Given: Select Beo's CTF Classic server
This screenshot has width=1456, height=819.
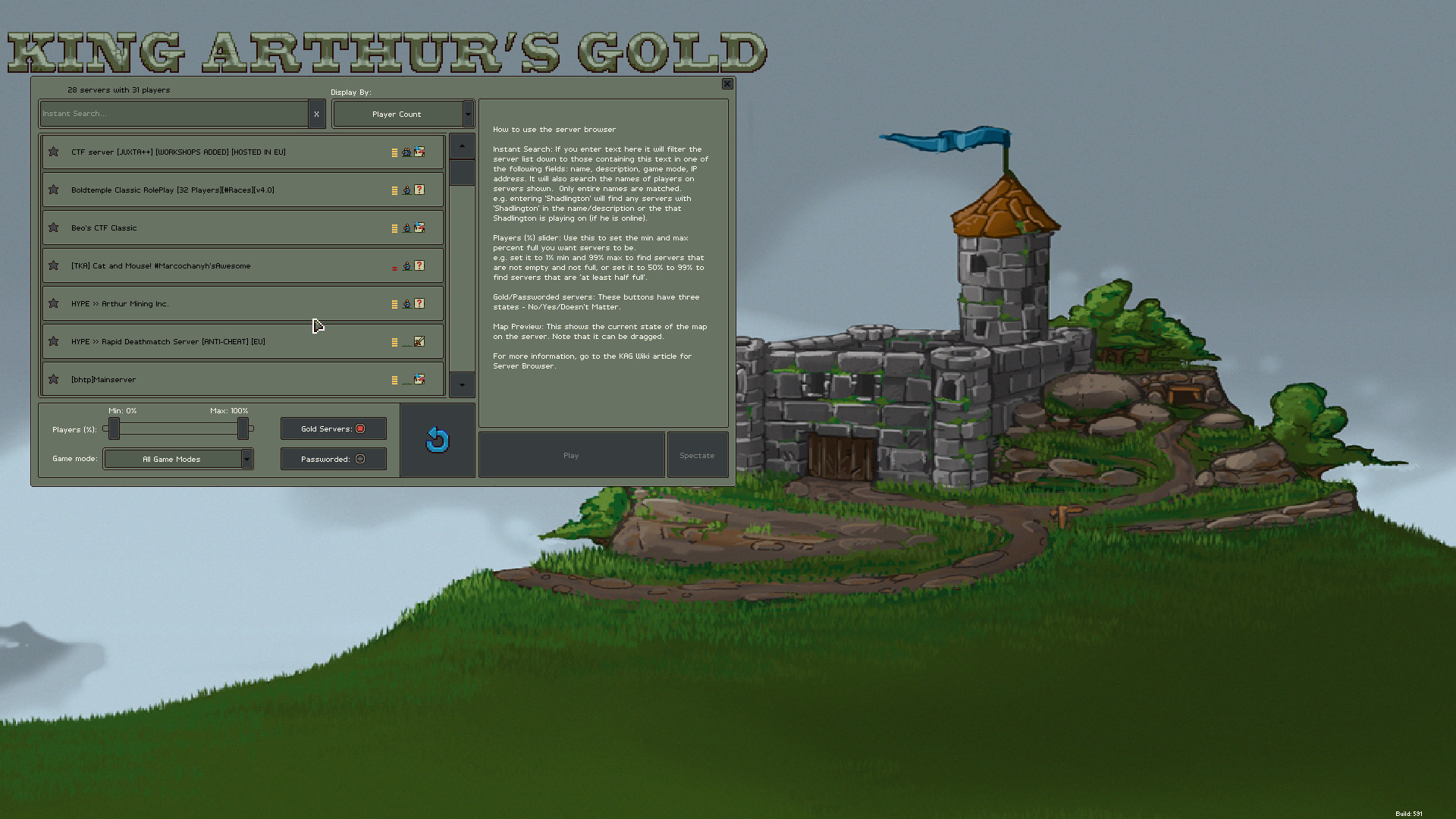Looking at the screenshot, I should 227,228.
